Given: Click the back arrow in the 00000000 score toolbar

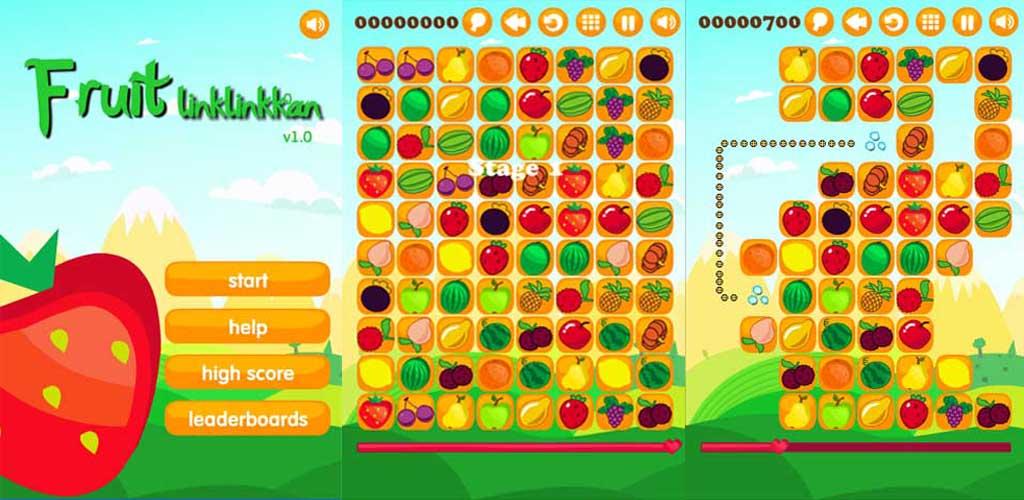Looking at the screenshot, I should point(515,21).
